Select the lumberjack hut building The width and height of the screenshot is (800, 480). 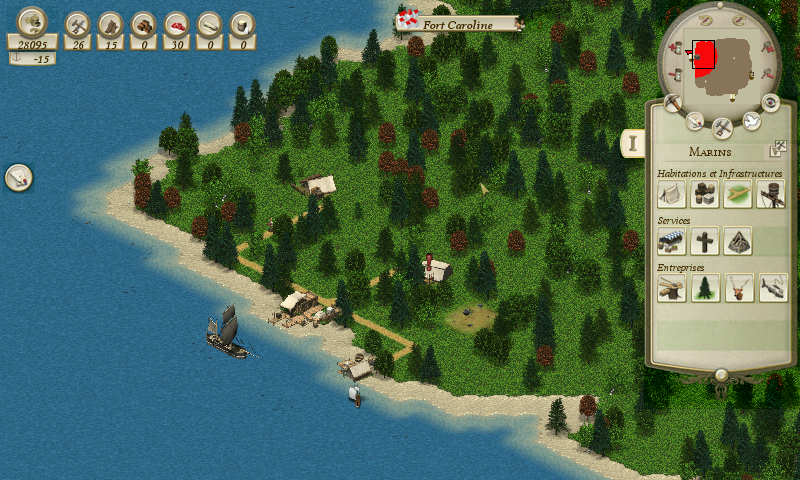671,288
